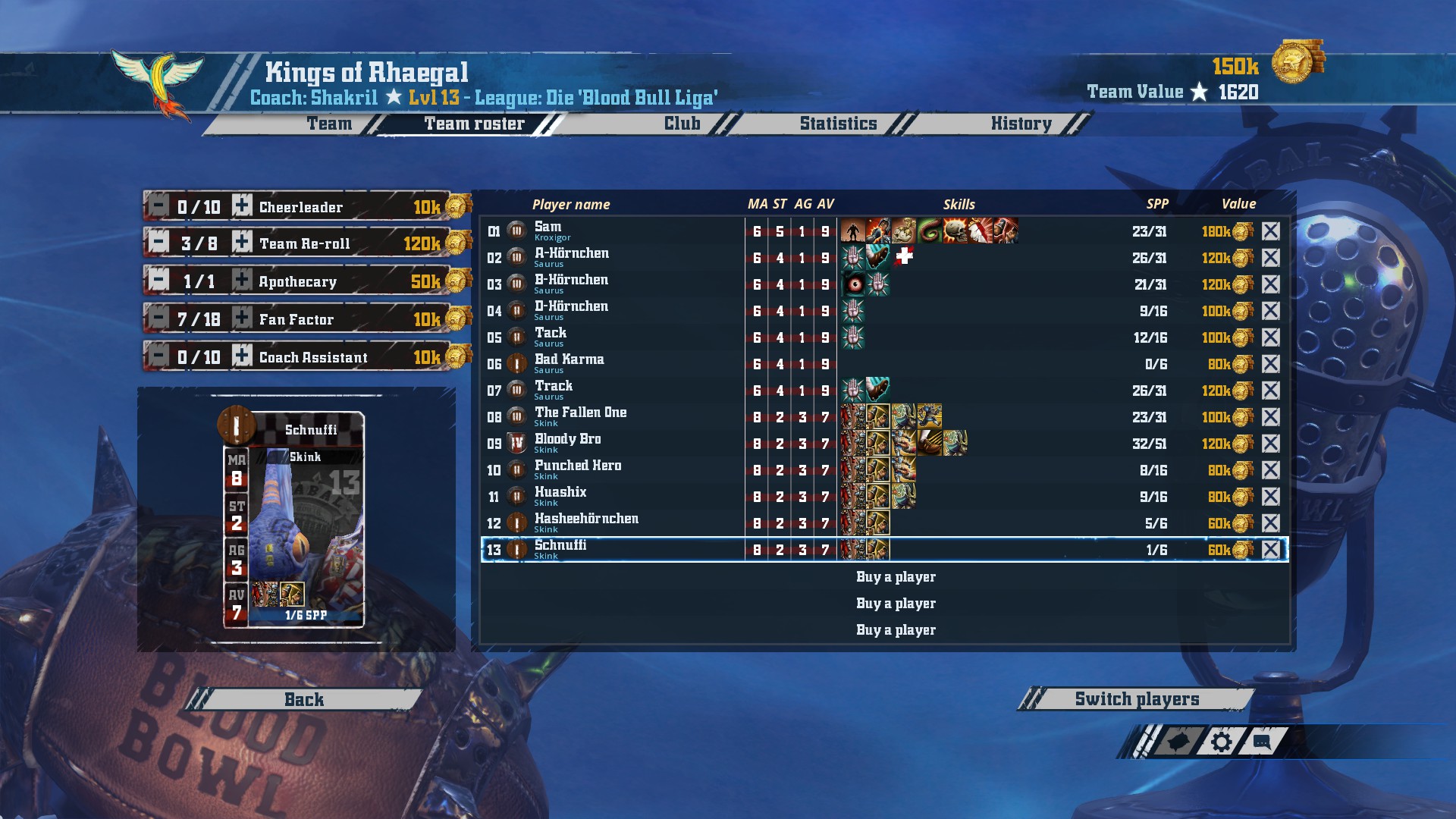
Task: Add a Cheerleader with the plus button
Action: (x=242, y=206)
